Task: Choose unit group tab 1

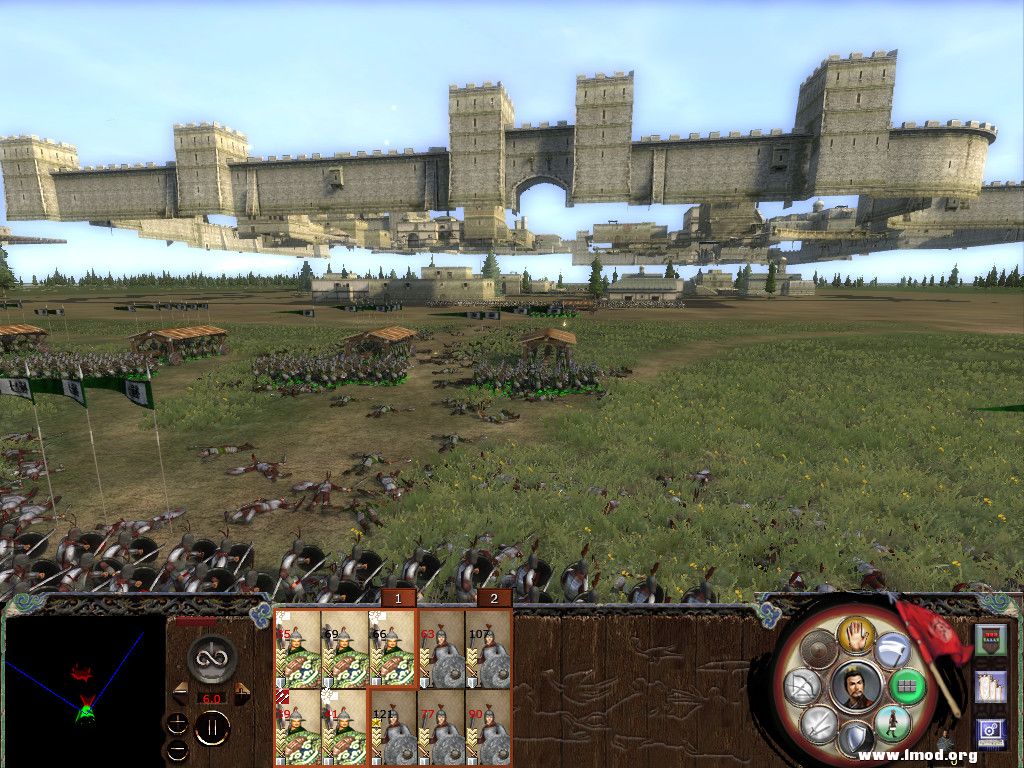Action: (x=398, y=598)
